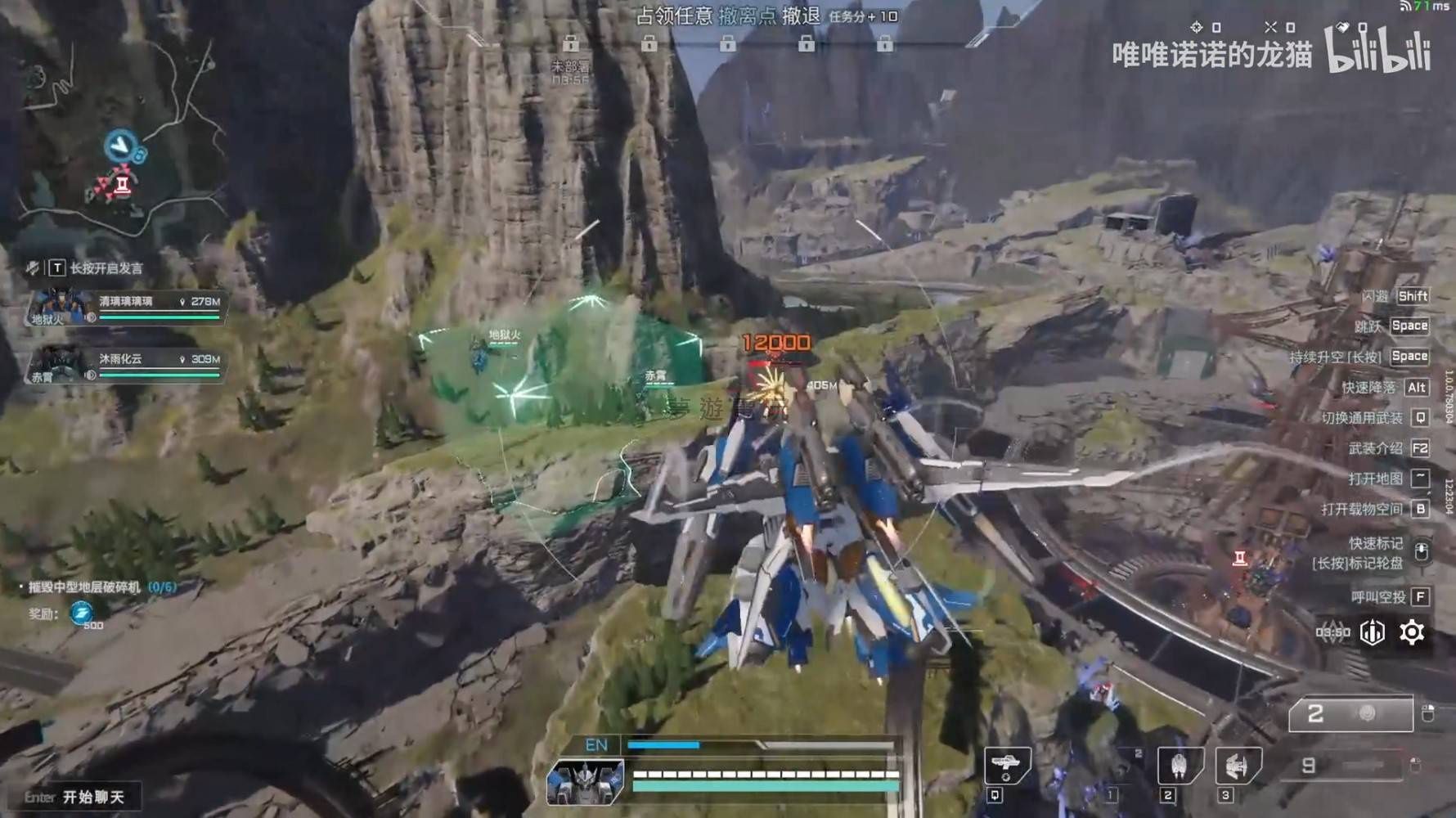
Task: Select the rifle weapon slot
Action: click(x=1006, y=766)
